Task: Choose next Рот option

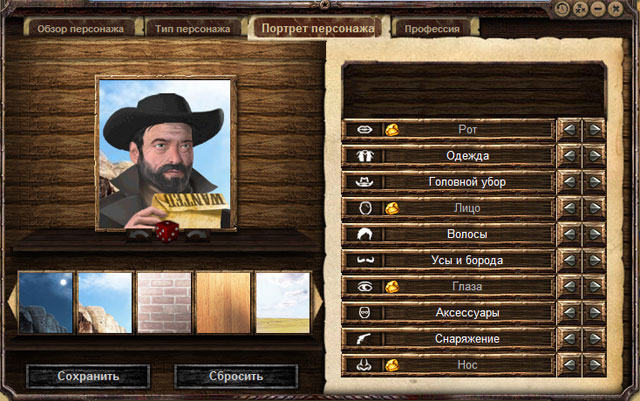Action: [594, 130]
